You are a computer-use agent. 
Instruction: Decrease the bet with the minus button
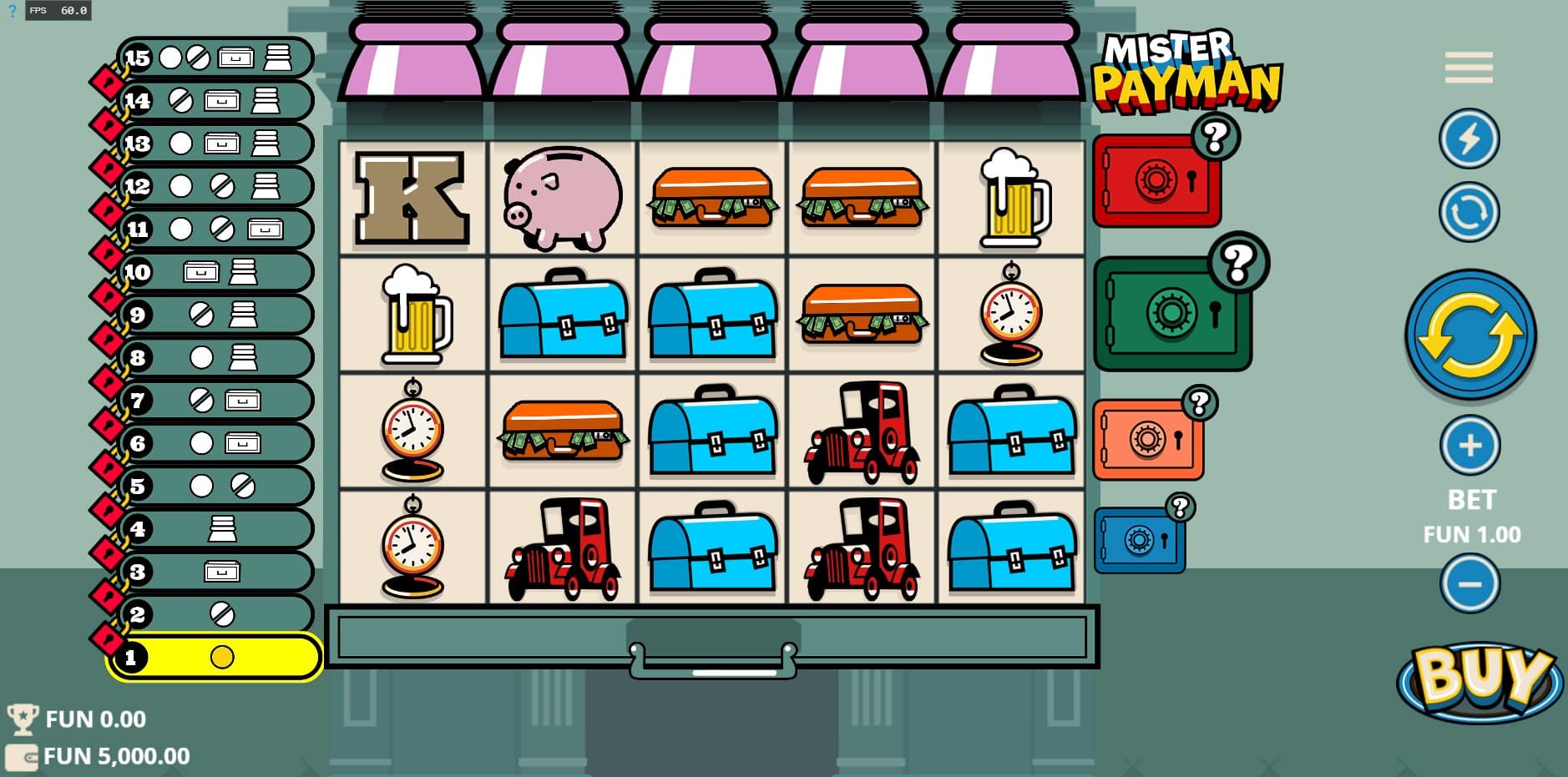pyautogui.click(x=1469, y=583)
